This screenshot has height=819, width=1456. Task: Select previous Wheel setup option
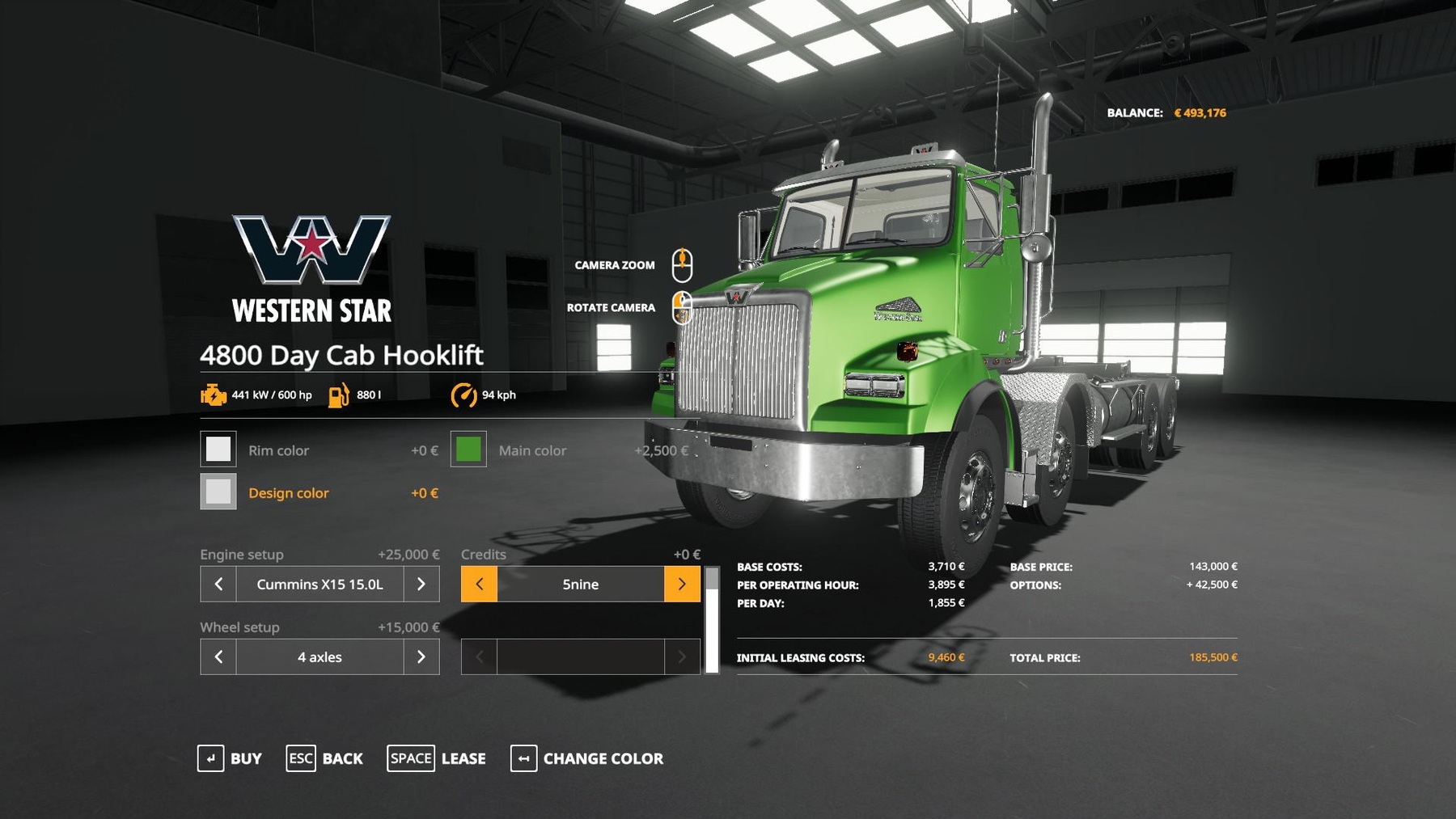[218, 656]
